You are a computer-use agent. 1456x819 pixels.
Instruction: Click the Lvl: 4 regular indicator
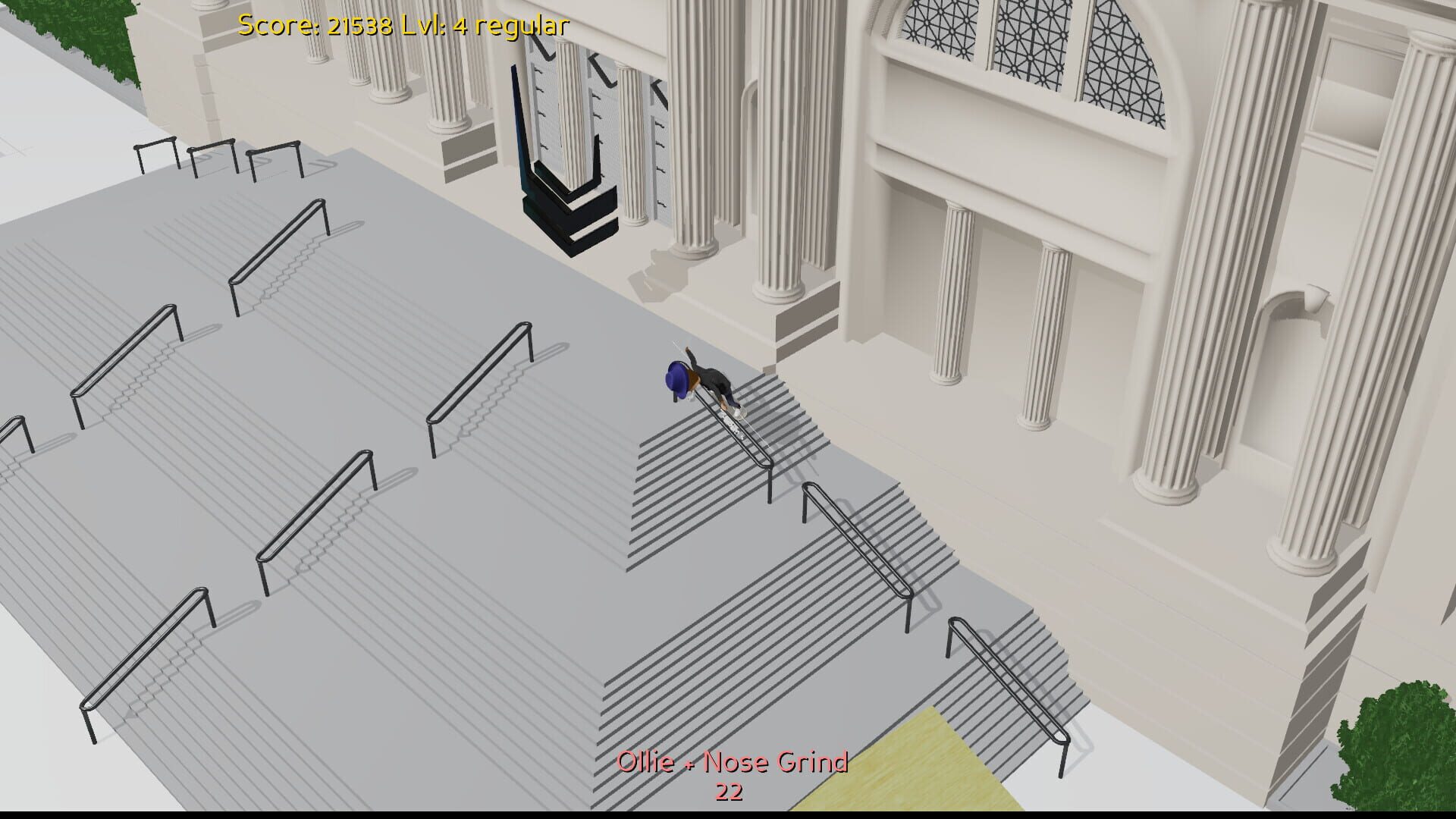[x=485, y=25]
